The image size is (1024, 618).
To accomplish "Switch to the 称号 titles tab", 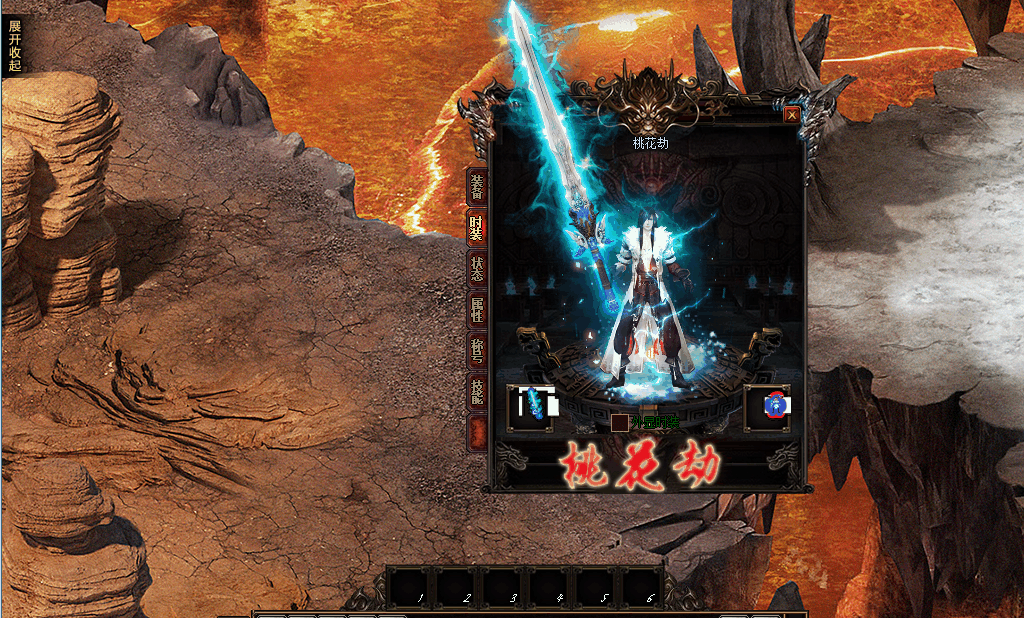I will click(x=478, y=351).
